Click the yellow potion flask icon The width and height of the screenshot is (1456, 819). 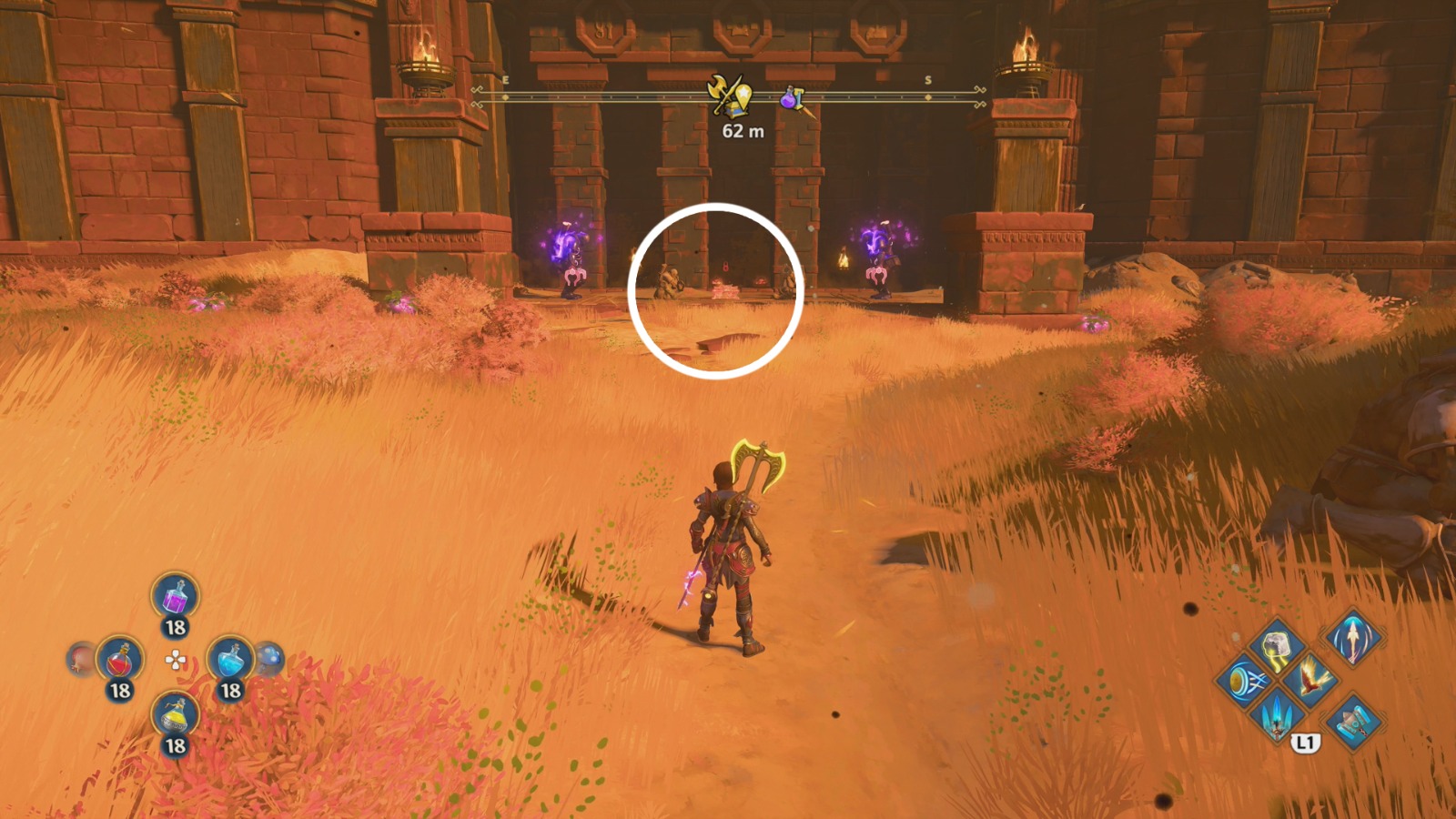pyautogui.click(x=174, y=714)
